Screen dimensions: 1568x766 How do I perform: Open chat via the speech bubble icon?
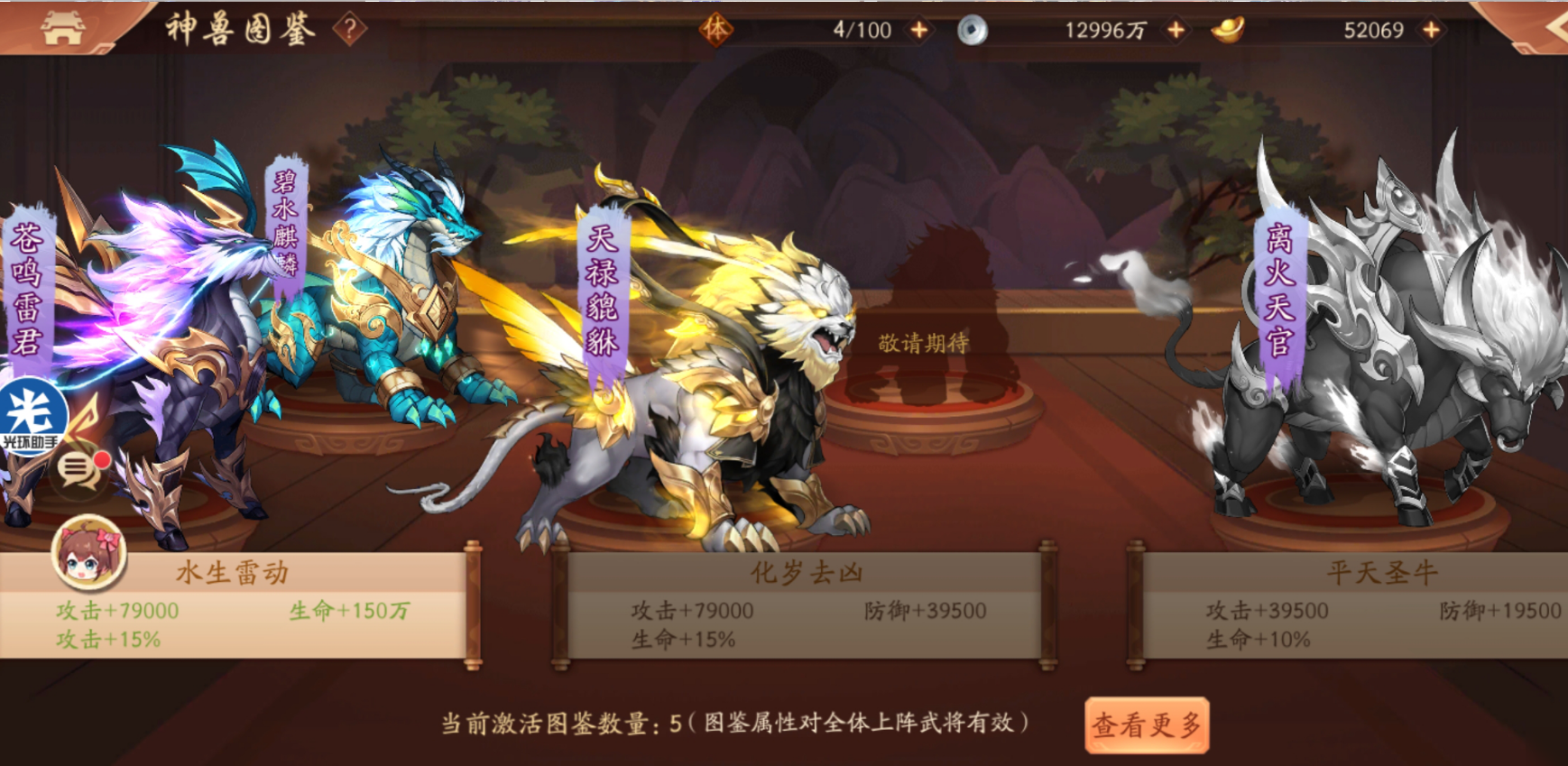pos(77,471)
